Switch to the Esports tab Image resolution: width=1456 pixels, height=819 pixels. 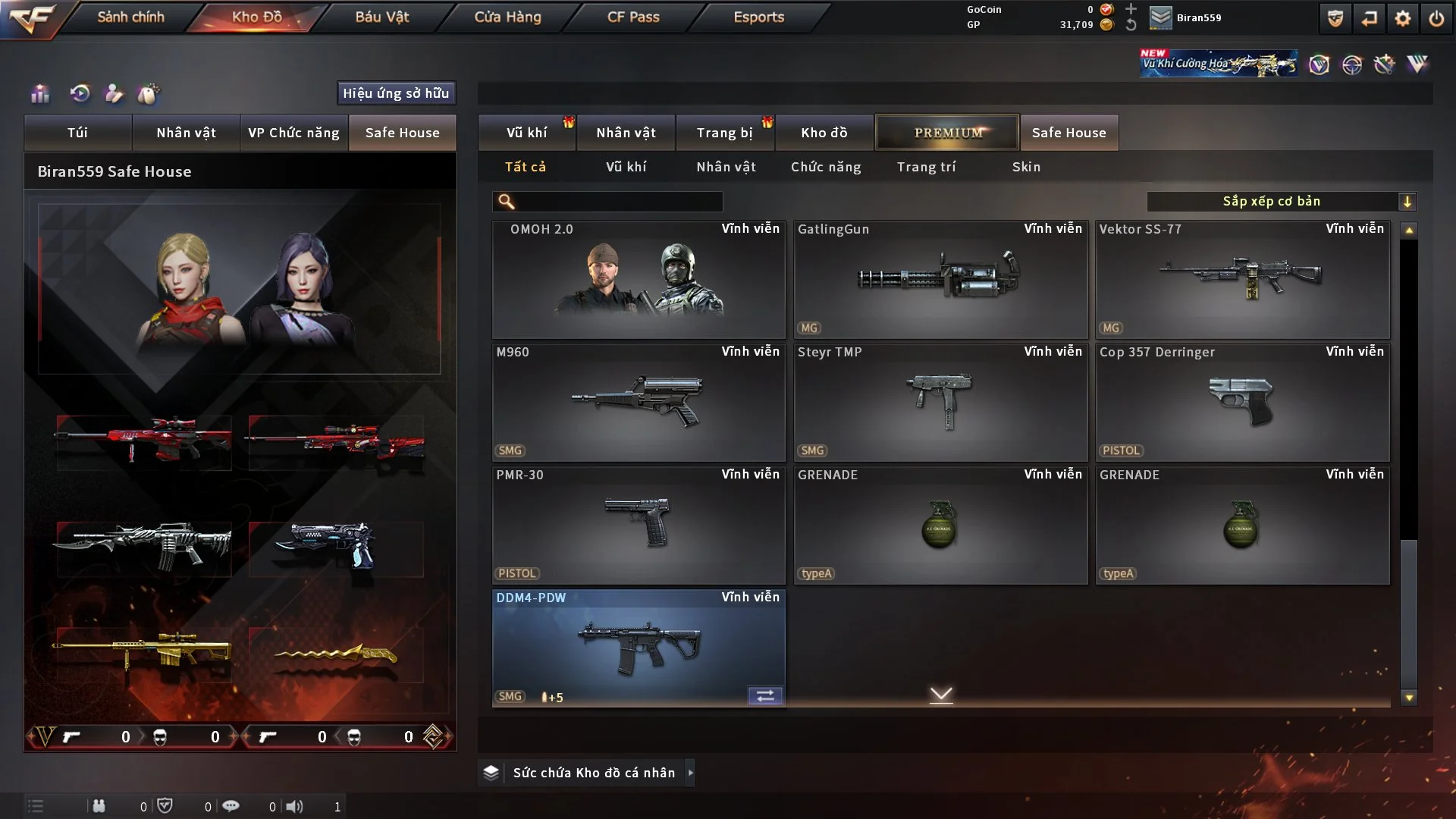(x=758, y=17)
